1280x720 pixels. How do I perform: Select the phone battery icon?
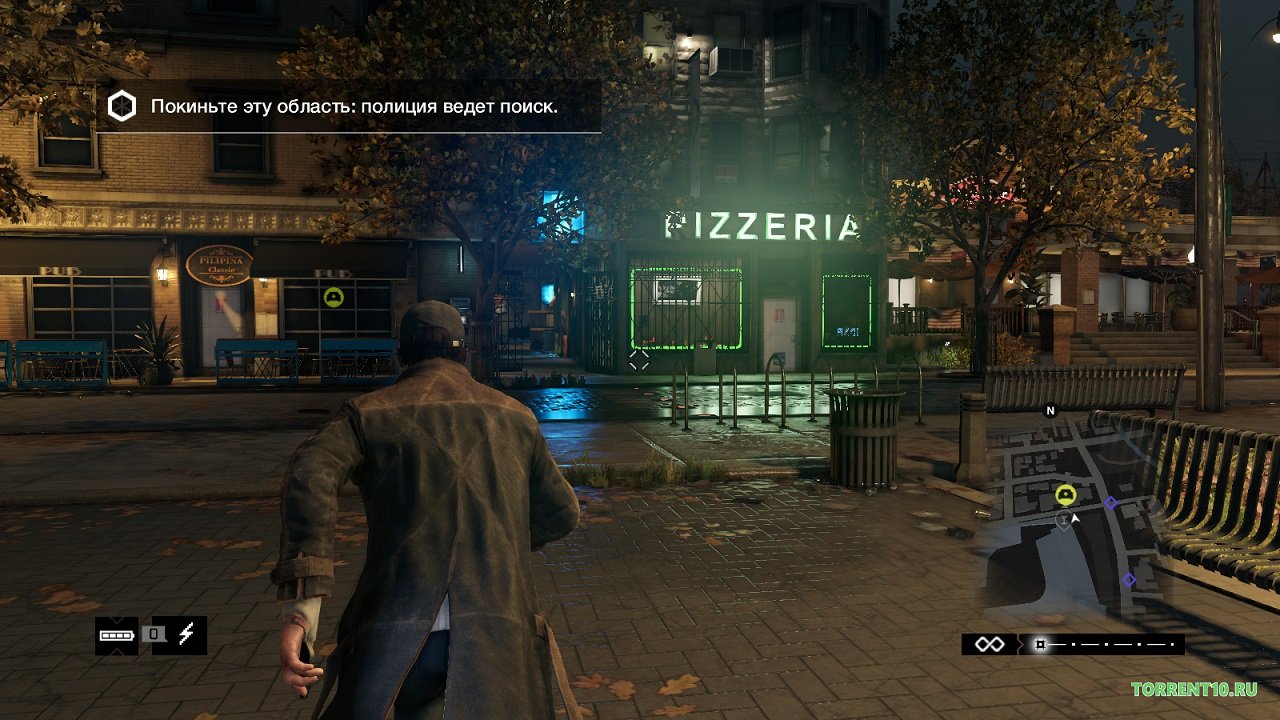116,635
